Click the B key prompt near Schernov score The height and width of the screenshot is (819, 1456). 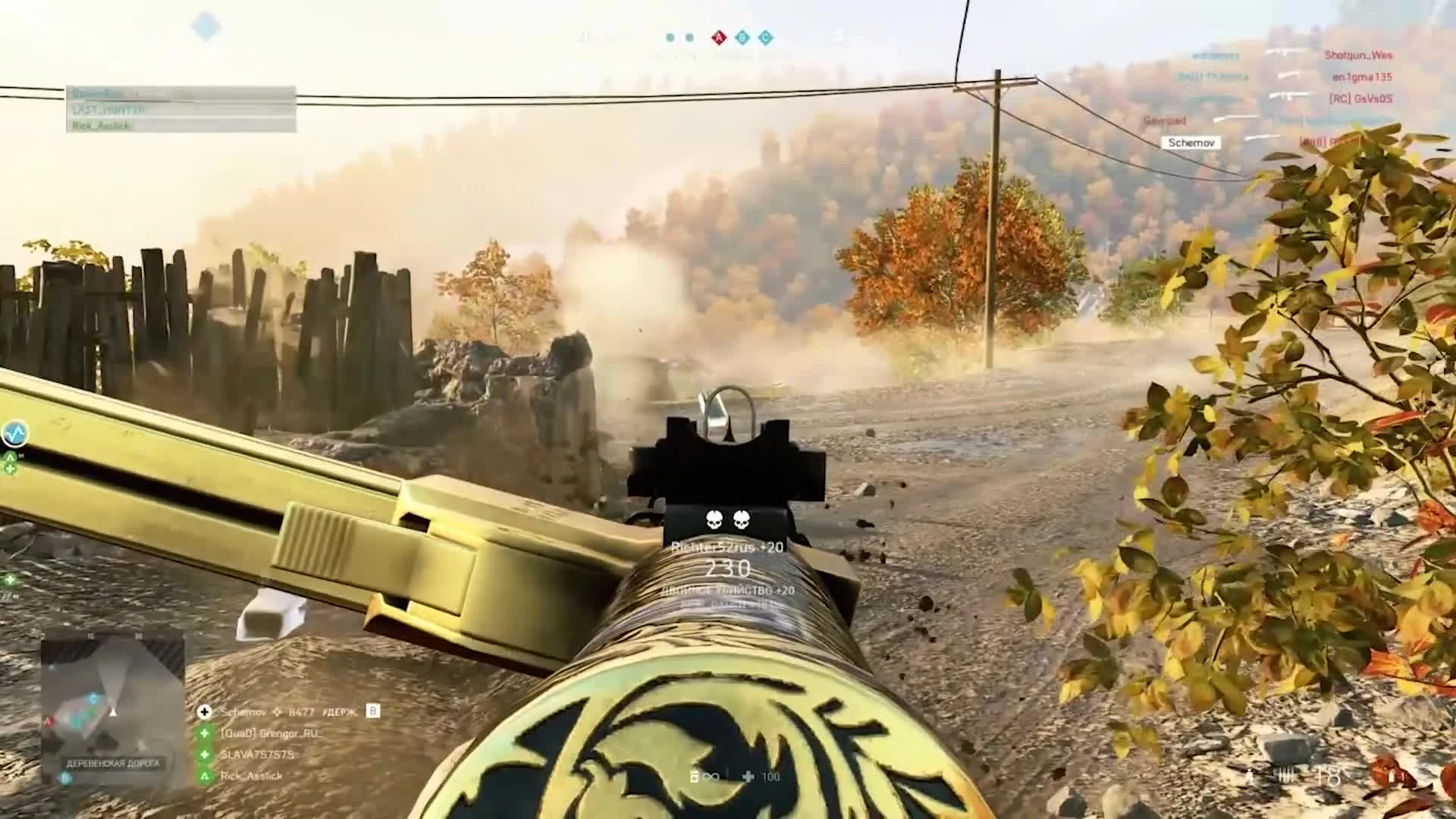[x=373, y=712]
